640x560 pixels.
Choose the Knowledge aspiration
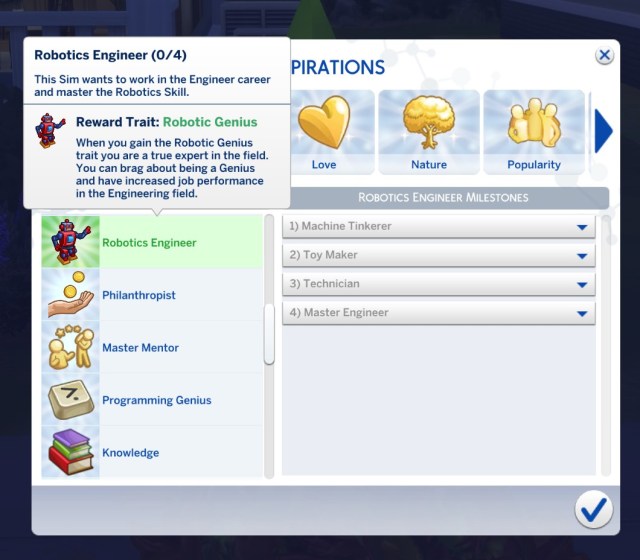coord(150,453)
